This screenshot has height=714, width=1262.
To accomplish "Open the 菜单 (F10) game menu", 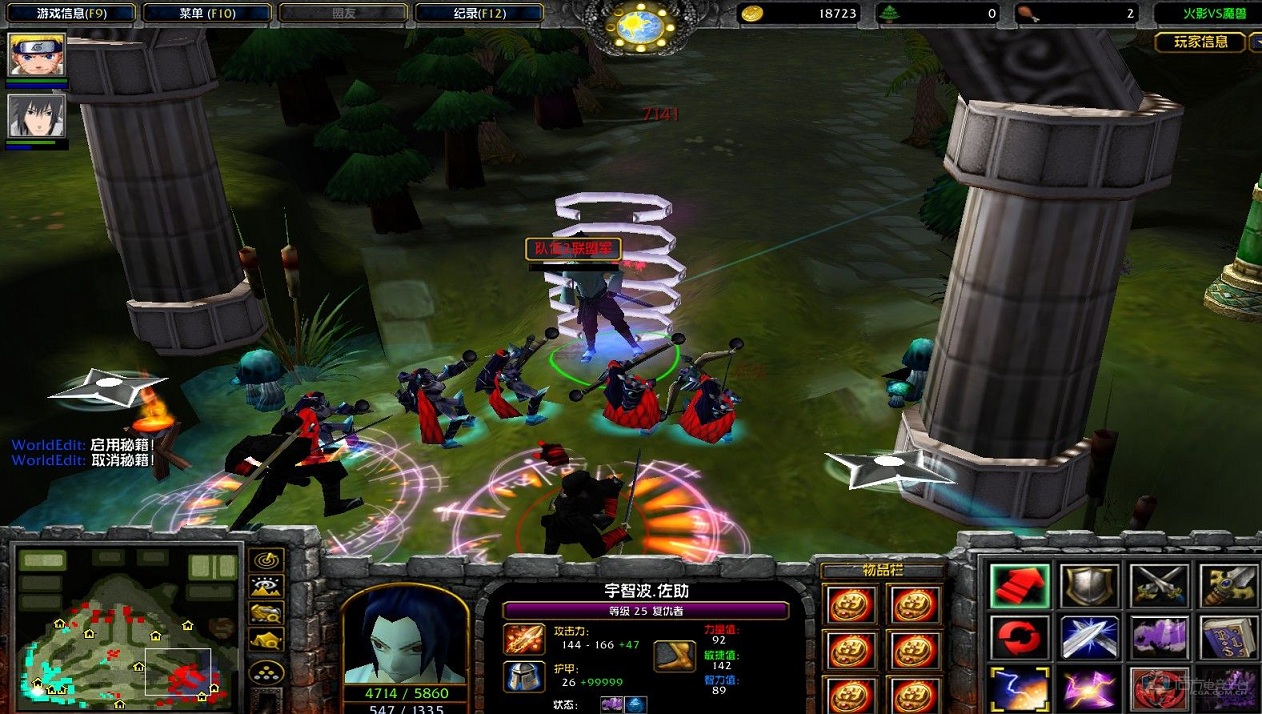I will [207, 13].
